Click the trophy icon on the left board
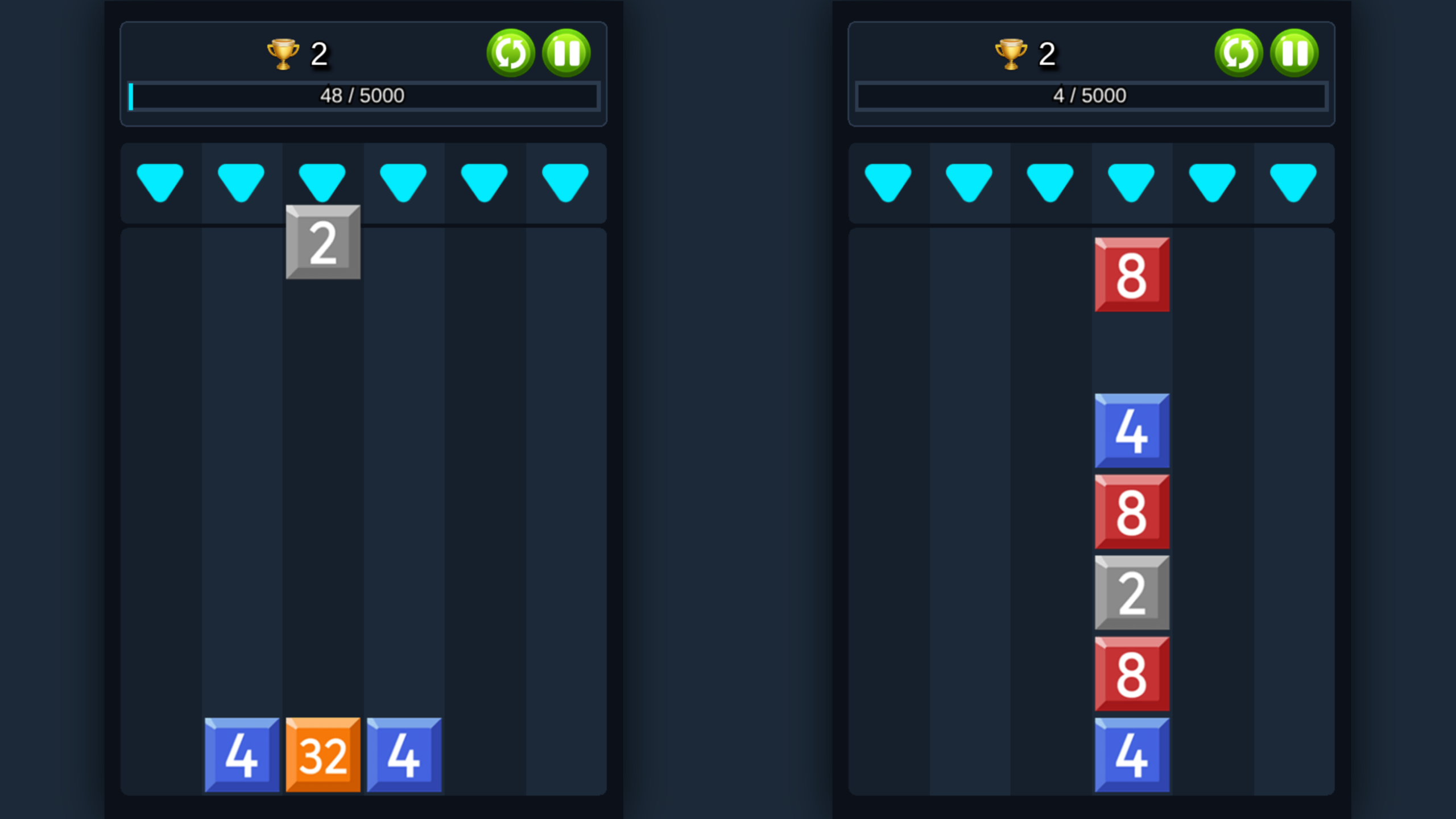This screenshot has height=819, width=1456. 283,54
